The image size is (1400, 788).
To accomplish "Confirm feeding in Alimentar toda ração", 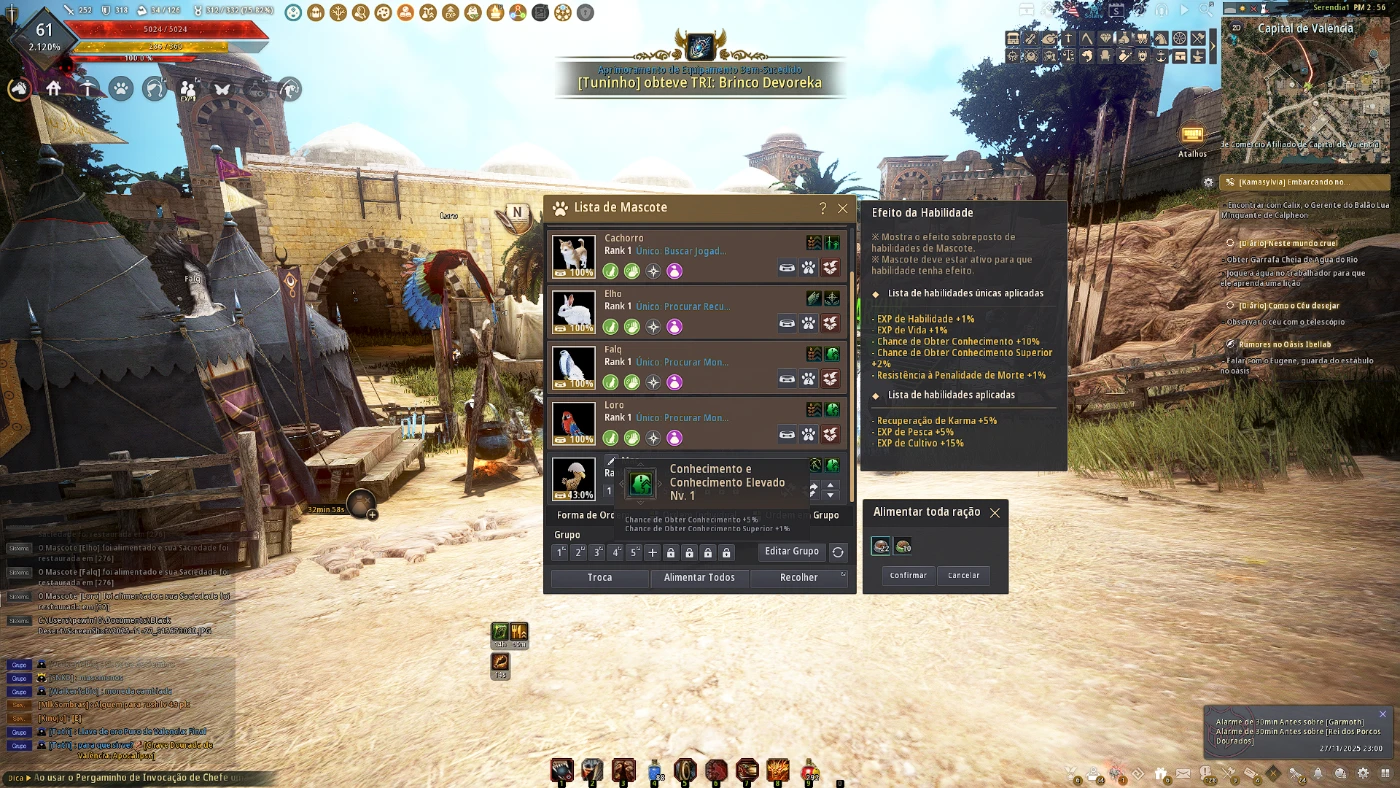I will coord(908,575).
